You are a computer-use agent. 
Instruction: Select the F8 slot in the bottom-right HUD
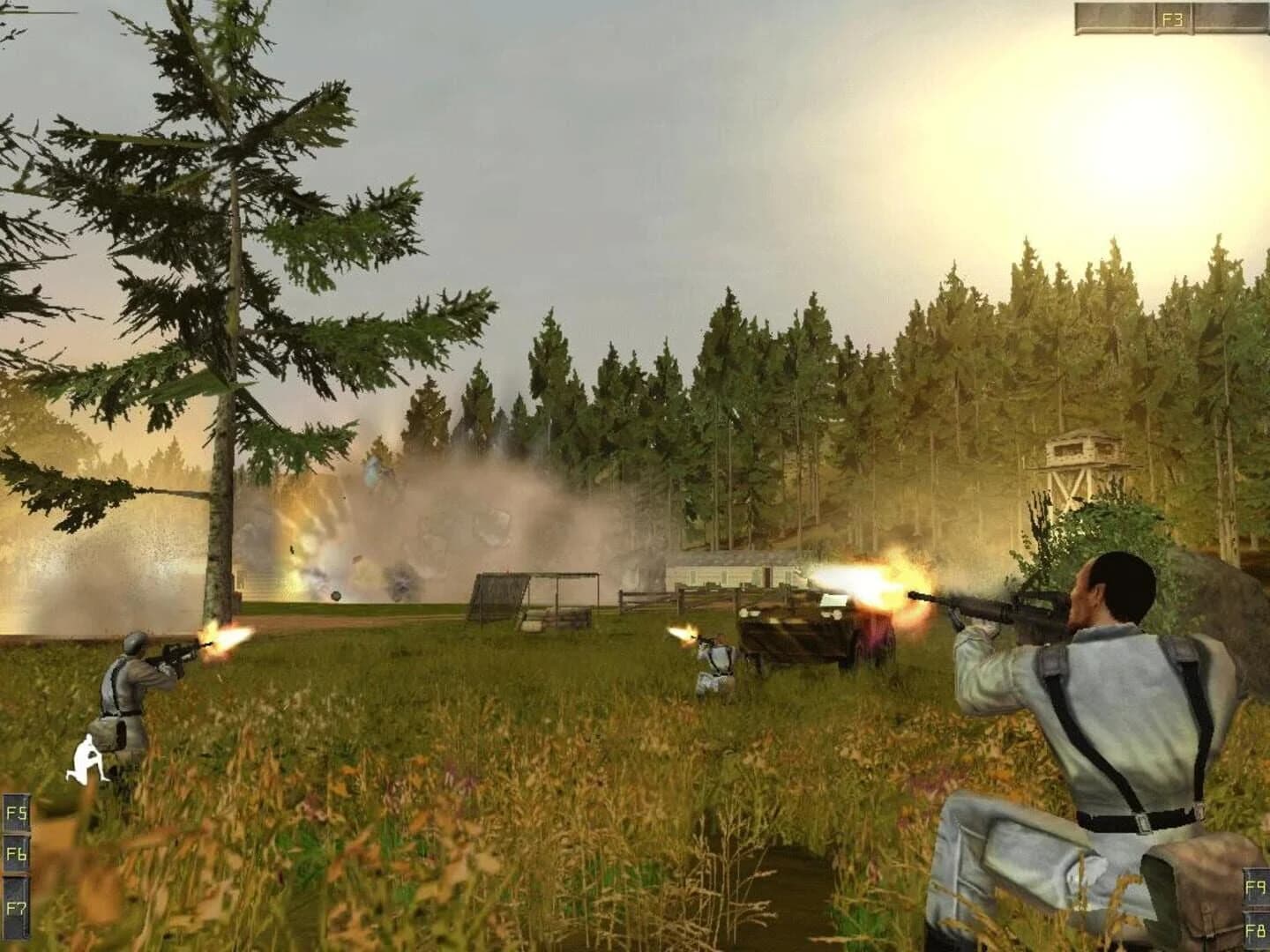point(1254,930)
